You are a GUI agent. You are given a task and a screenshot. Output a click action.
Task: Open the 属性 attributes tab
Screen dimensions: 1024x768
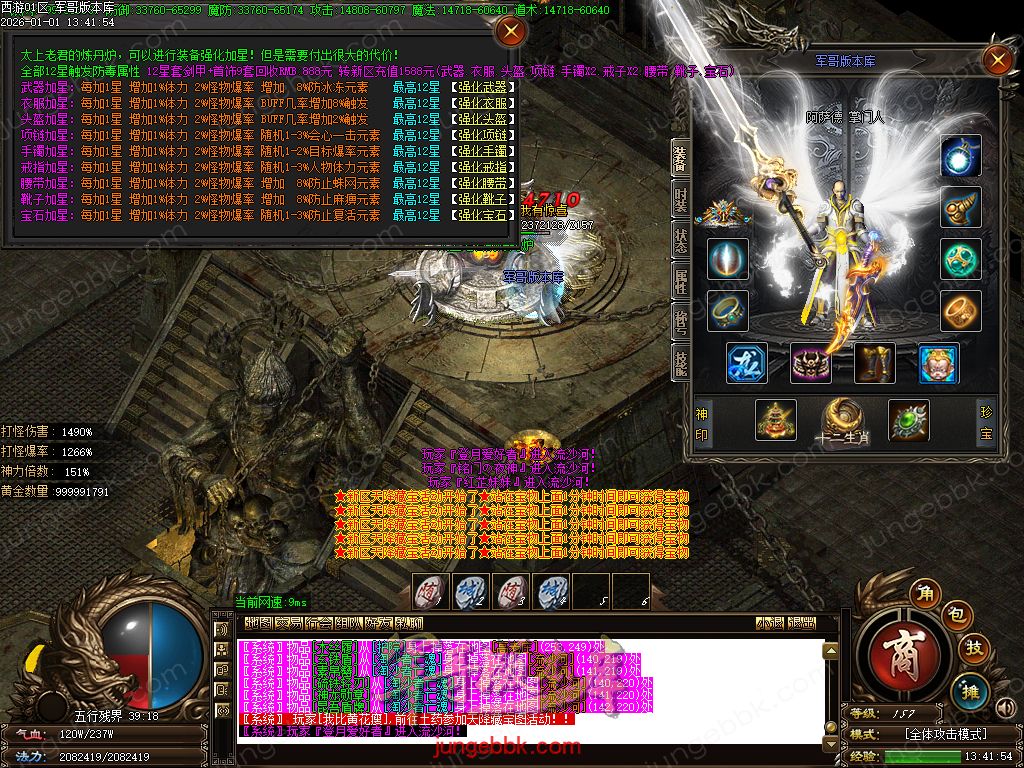(681, 283)
